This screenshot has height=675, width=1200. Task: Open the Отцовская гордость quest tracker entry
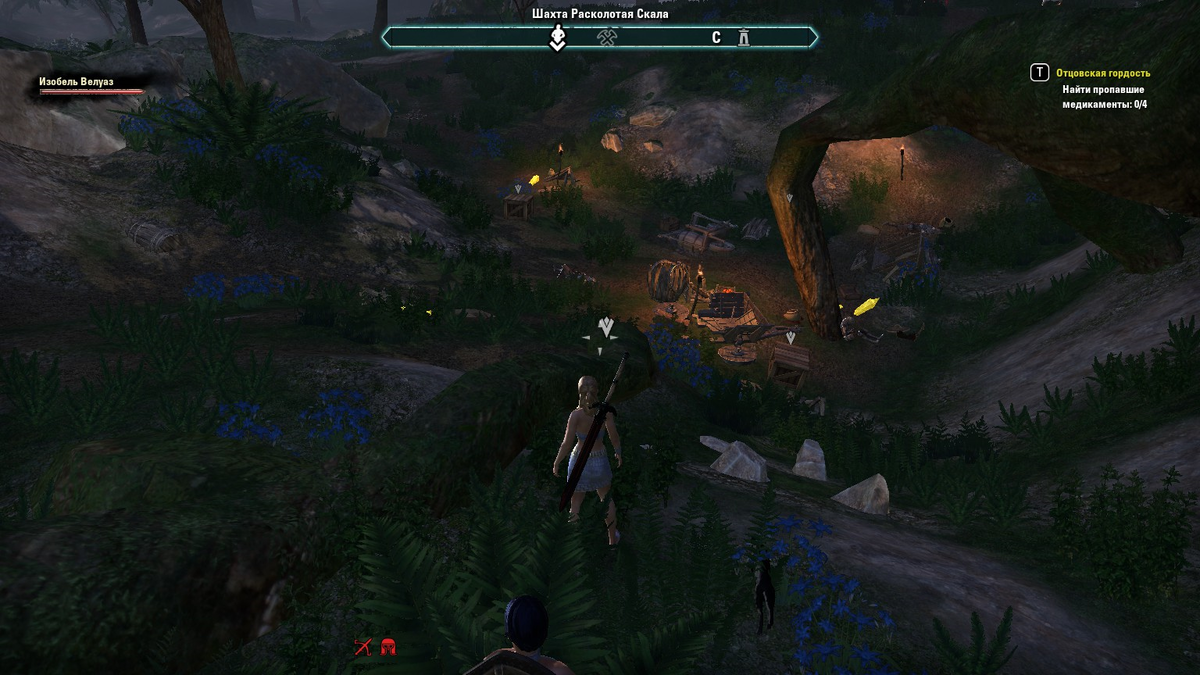tap(1106, 73)
